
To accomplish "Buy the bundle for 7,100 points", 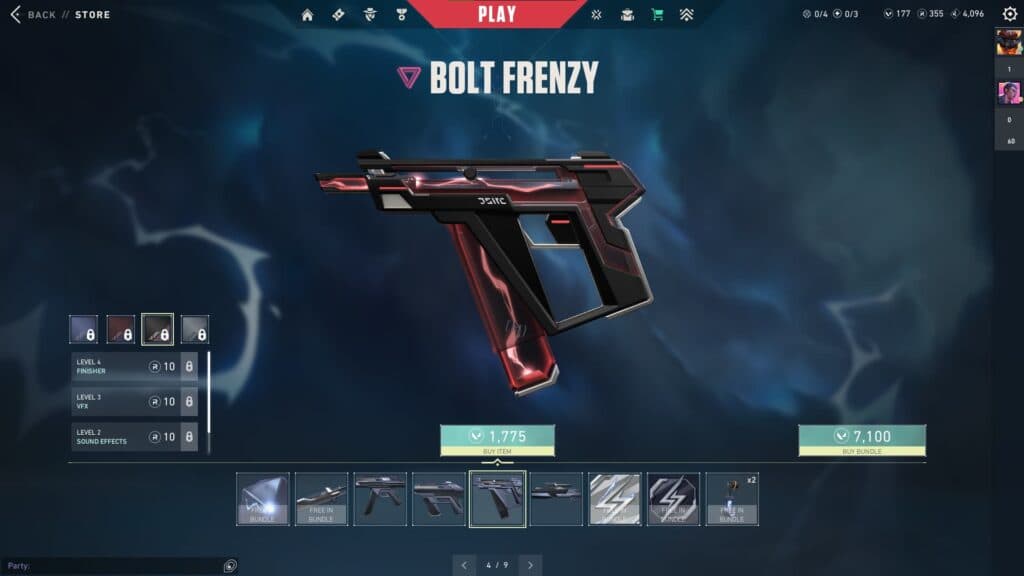I will (x=861, y=437).
